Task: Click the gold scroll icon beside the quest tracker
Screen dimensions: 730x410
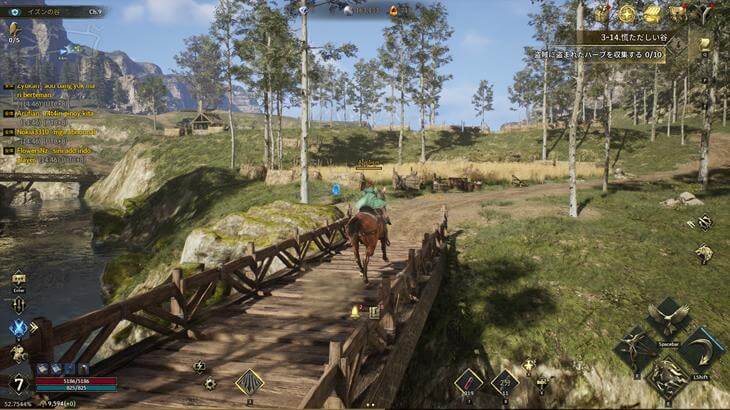Action: pos(704,44)
